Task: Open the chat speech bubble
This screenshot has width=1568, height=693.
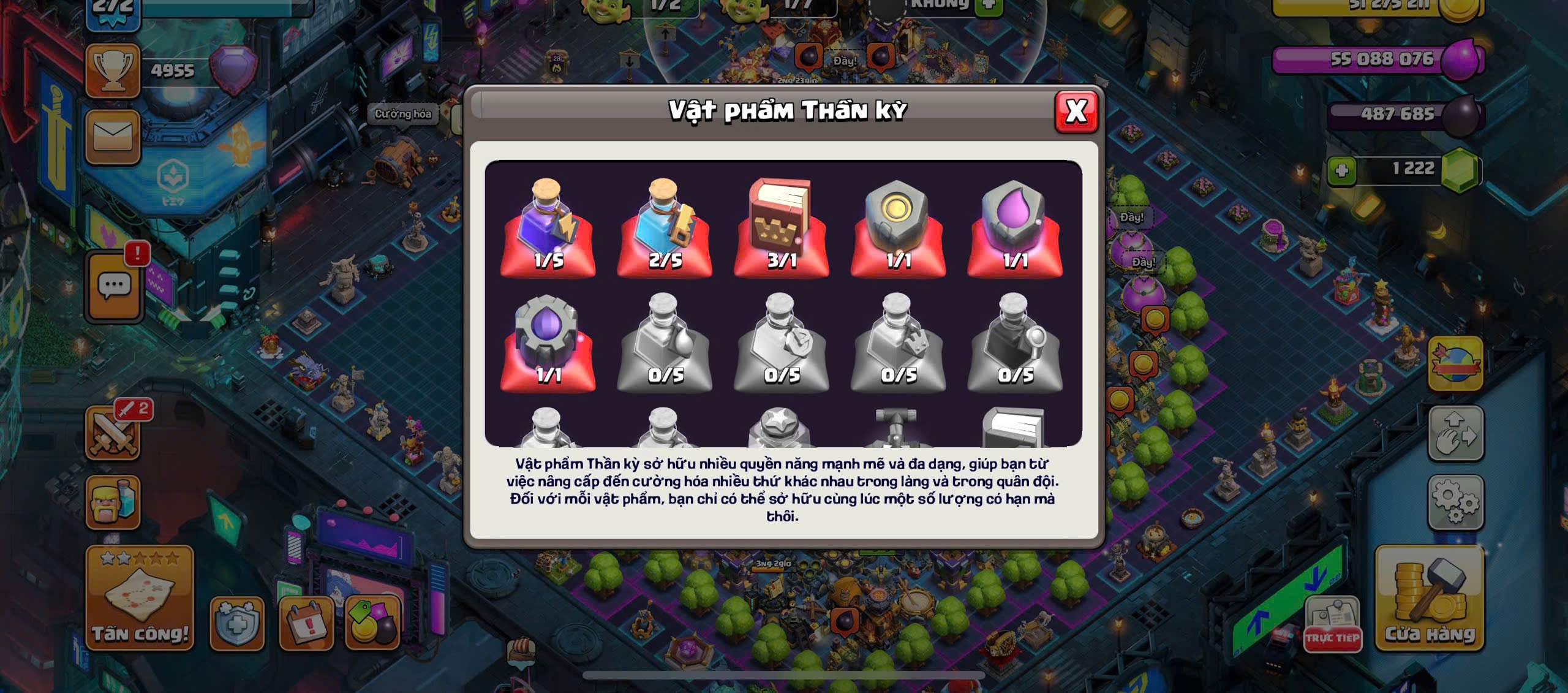Action: (115, 286)
